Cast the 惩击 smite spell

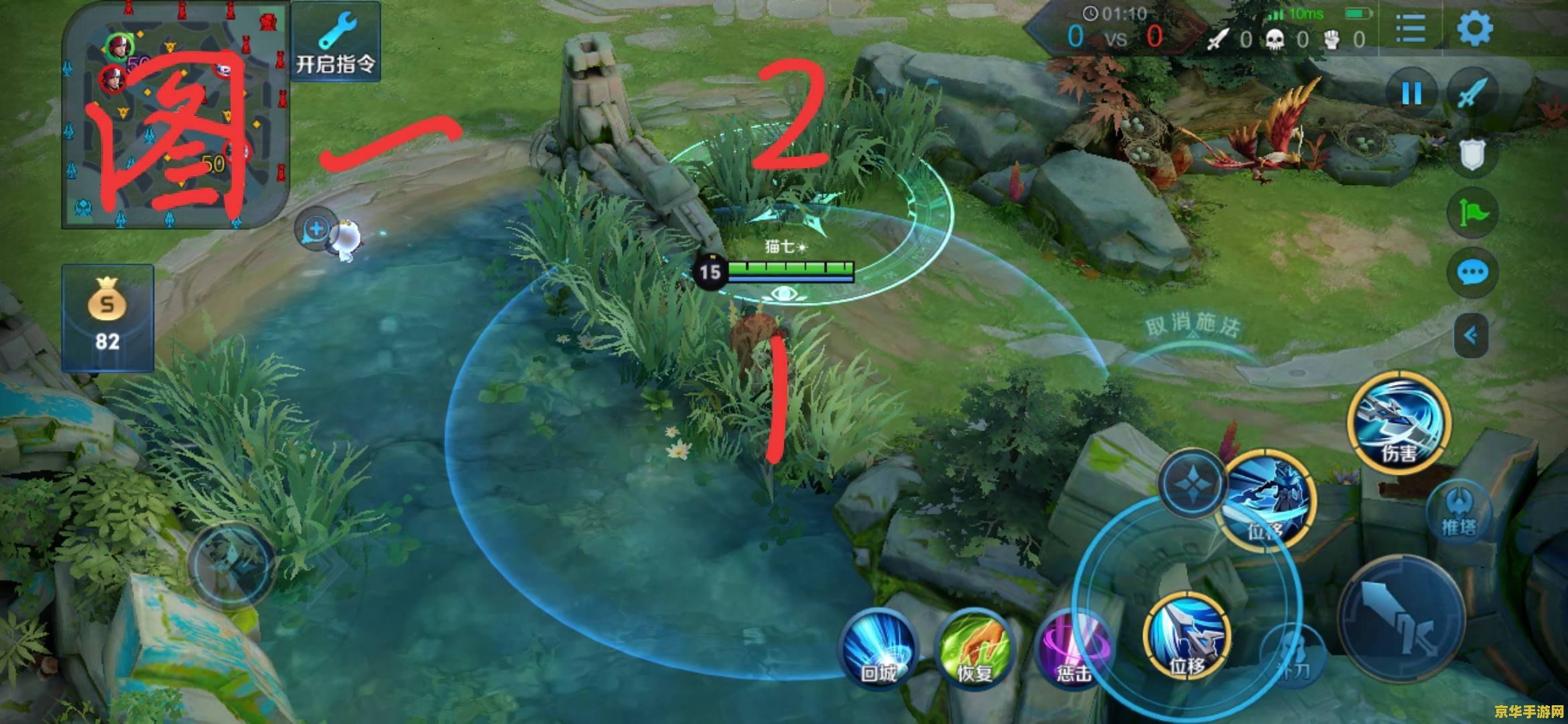point(1072,649)
